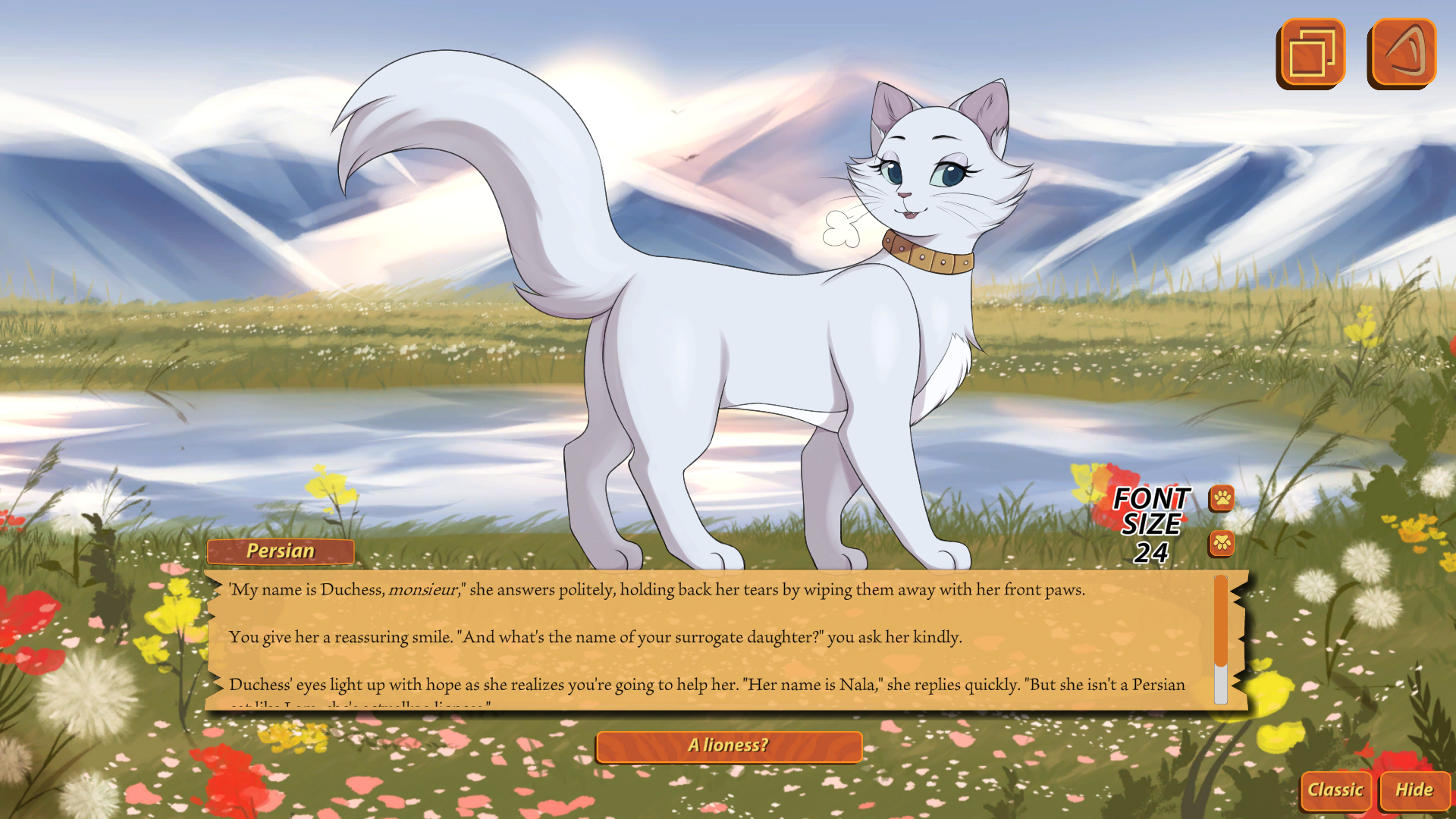
Task: Switch to Classic text display mode
Action: pos(1335,790)
